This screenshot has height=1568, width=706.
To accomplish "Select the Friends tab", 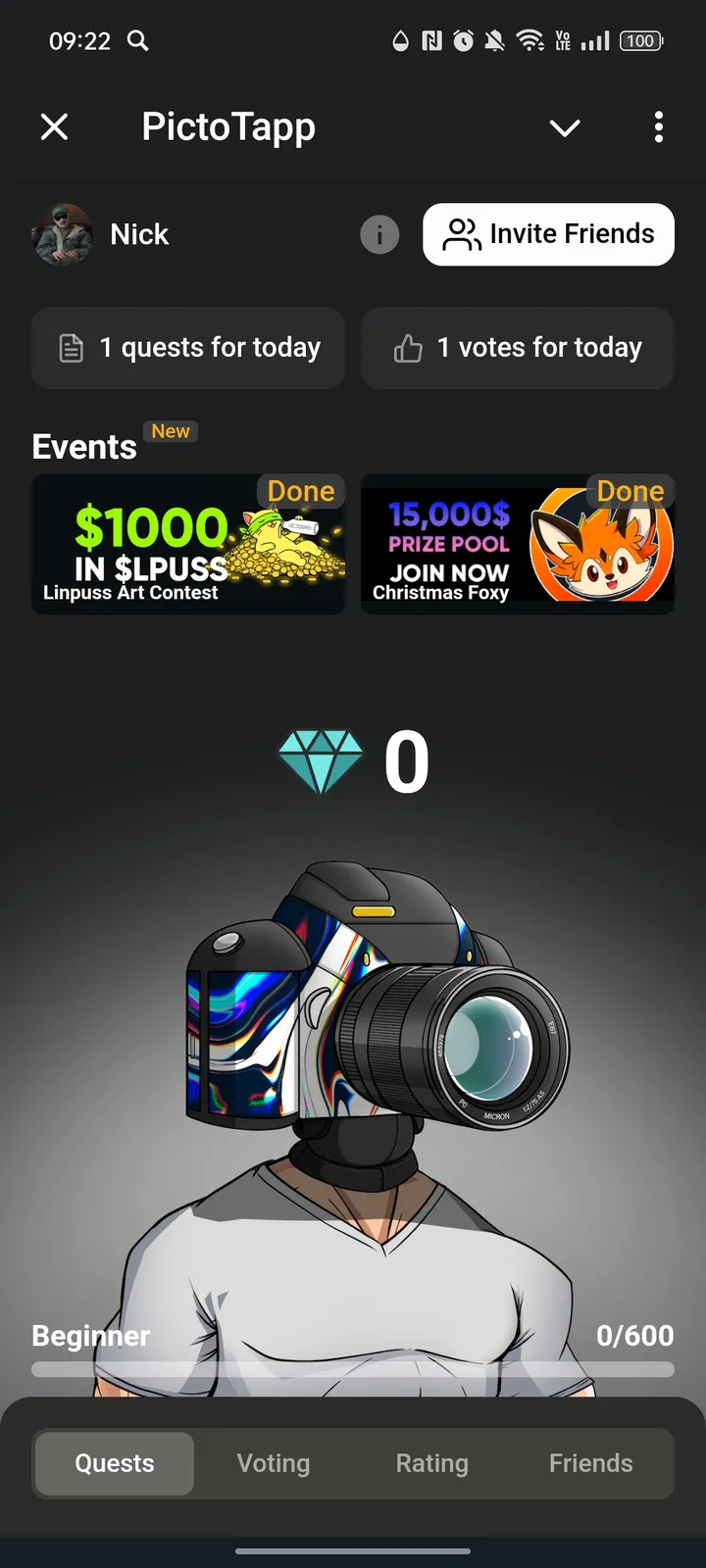I will (591, 1463).
